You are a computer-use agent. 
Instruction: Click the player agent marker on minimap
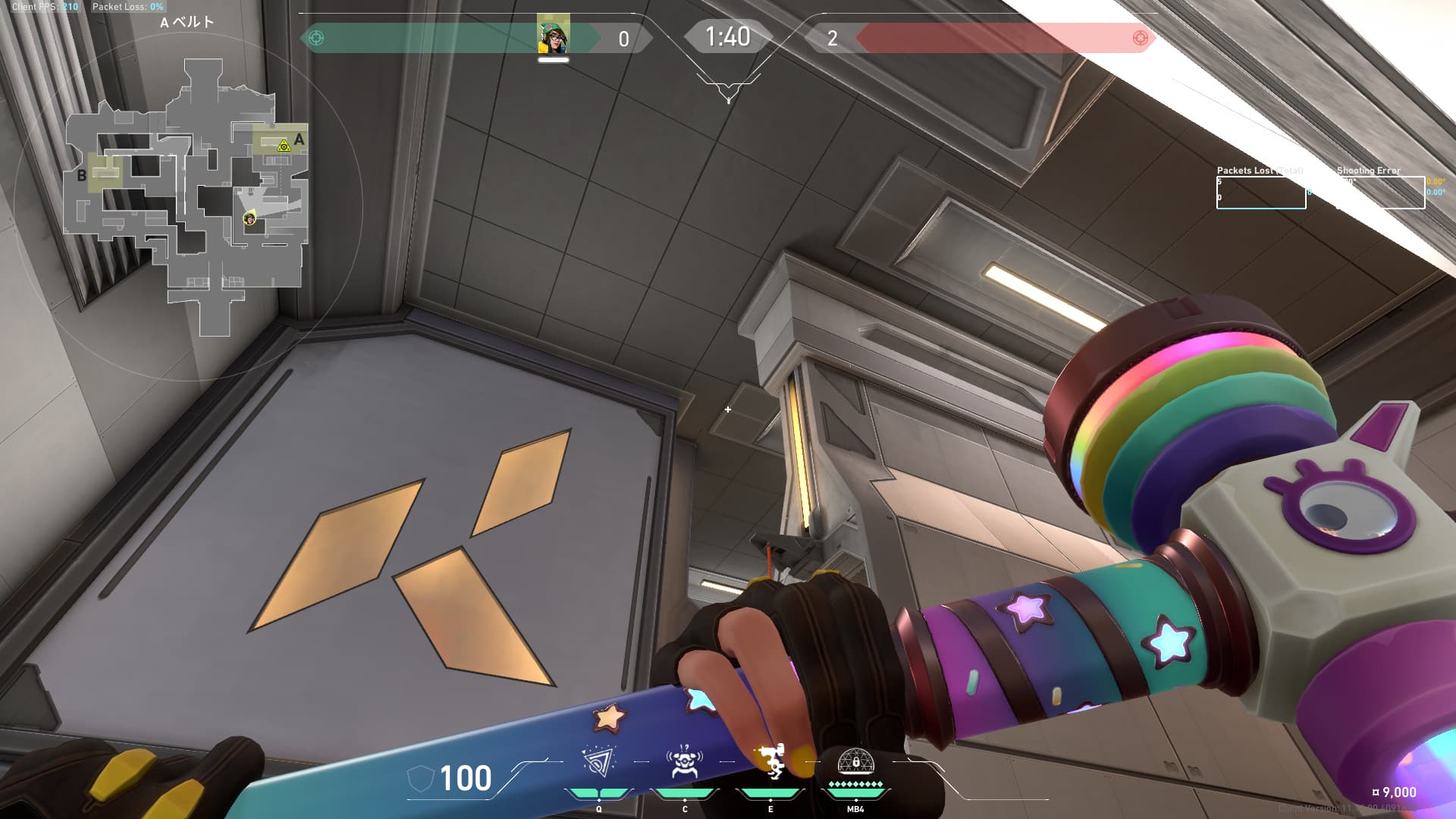click(249, 219)
